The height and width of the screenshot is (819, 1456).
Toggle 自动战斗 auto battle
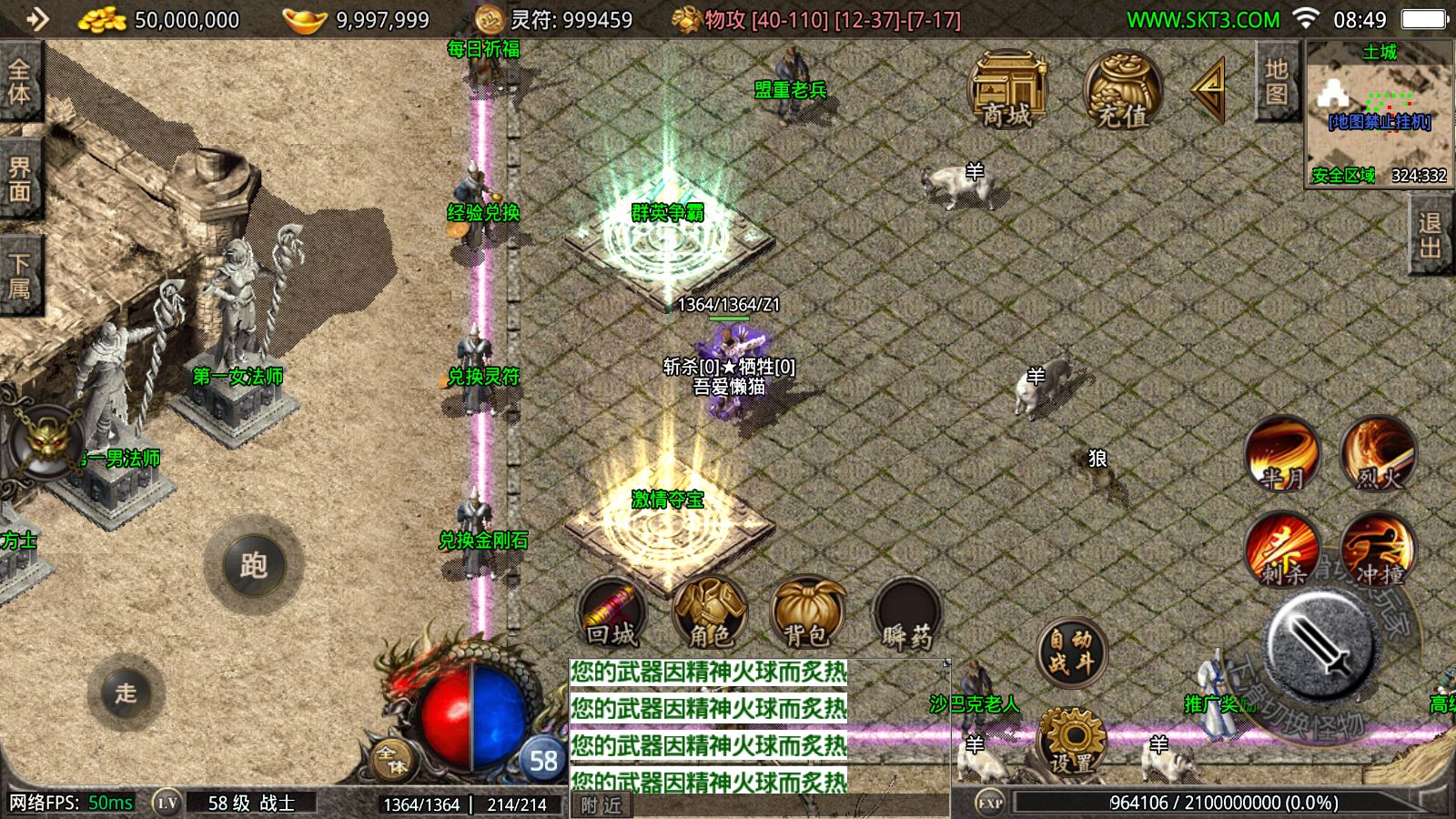1071,652
